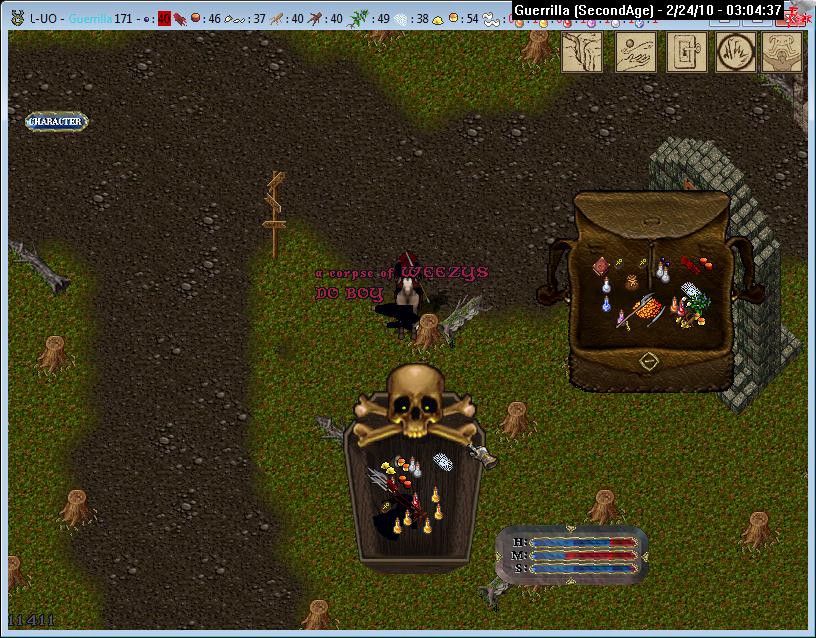Select the brown pouch in the backpack
This screenshot has height=638, width=816.
point(632,282)
